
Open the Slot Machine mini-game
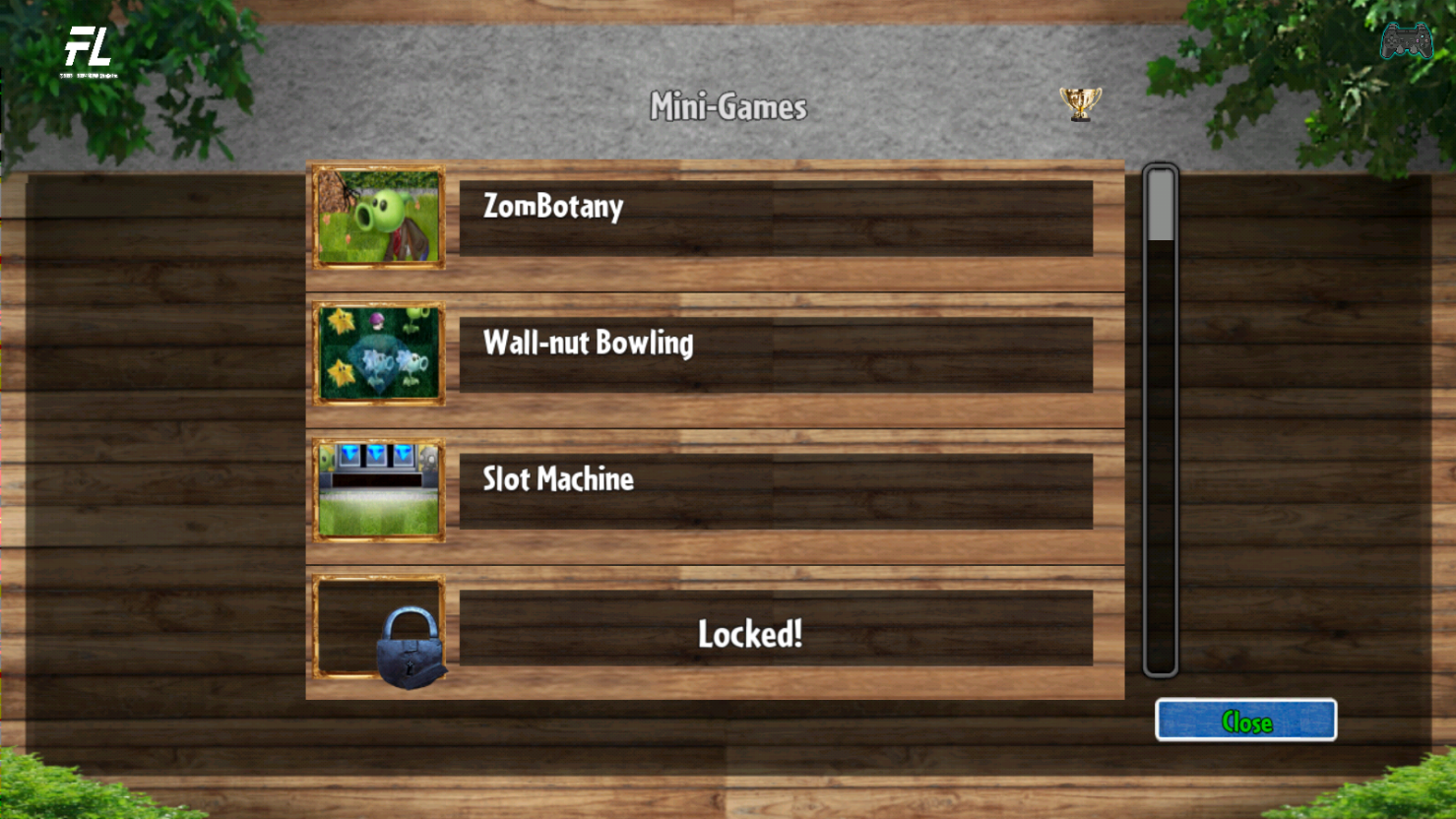[x=775, y=491]
